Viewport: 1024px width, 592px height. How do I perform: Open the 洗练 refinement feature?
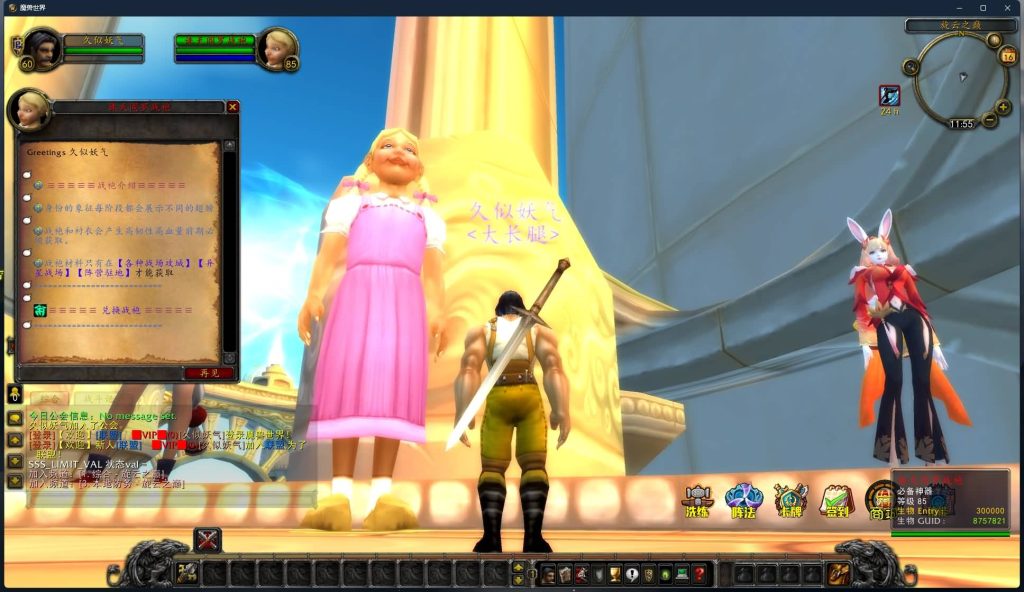696,499
